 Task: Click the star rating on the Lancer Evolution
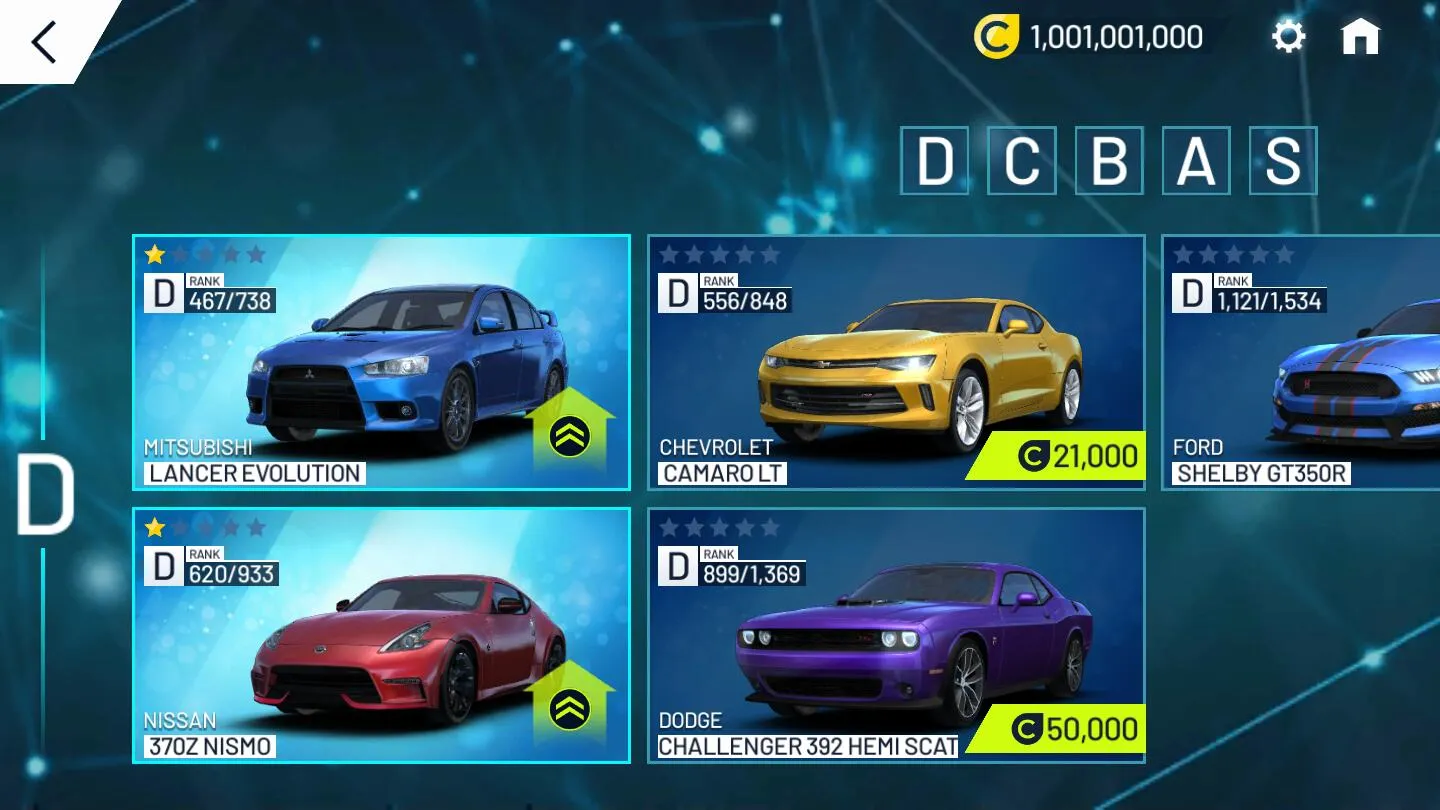pyautogui.click(x=205, y=254)
